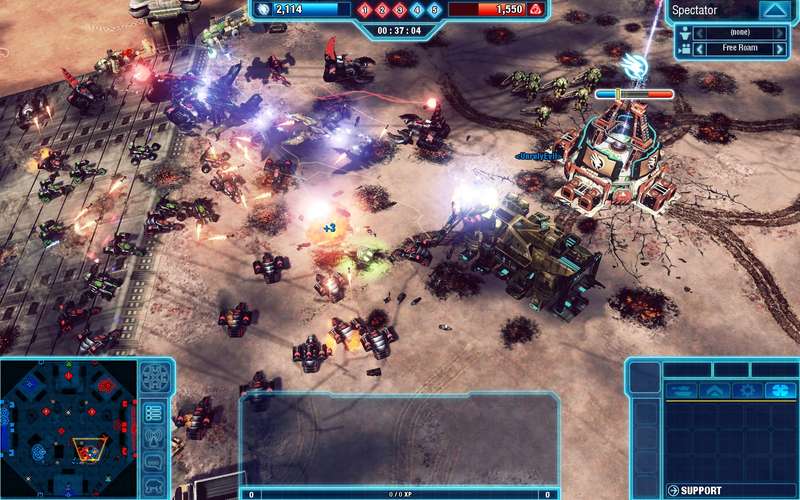Click the crosshair compass button above the side buttons
The height and width of the screenshot is (500, 800).
(x=154, y=377)
